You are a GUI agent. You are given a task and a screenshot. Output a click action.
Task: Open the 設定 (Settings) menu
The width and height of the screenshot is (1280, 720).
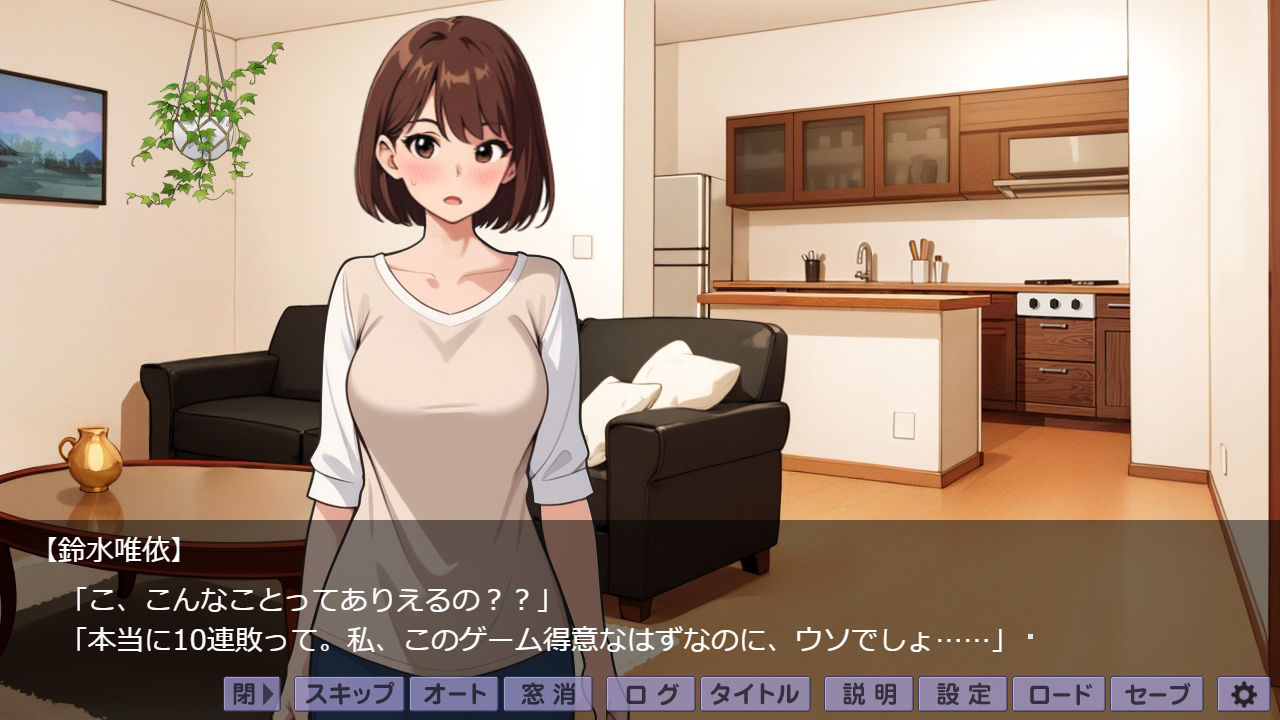tap(963, 693)
